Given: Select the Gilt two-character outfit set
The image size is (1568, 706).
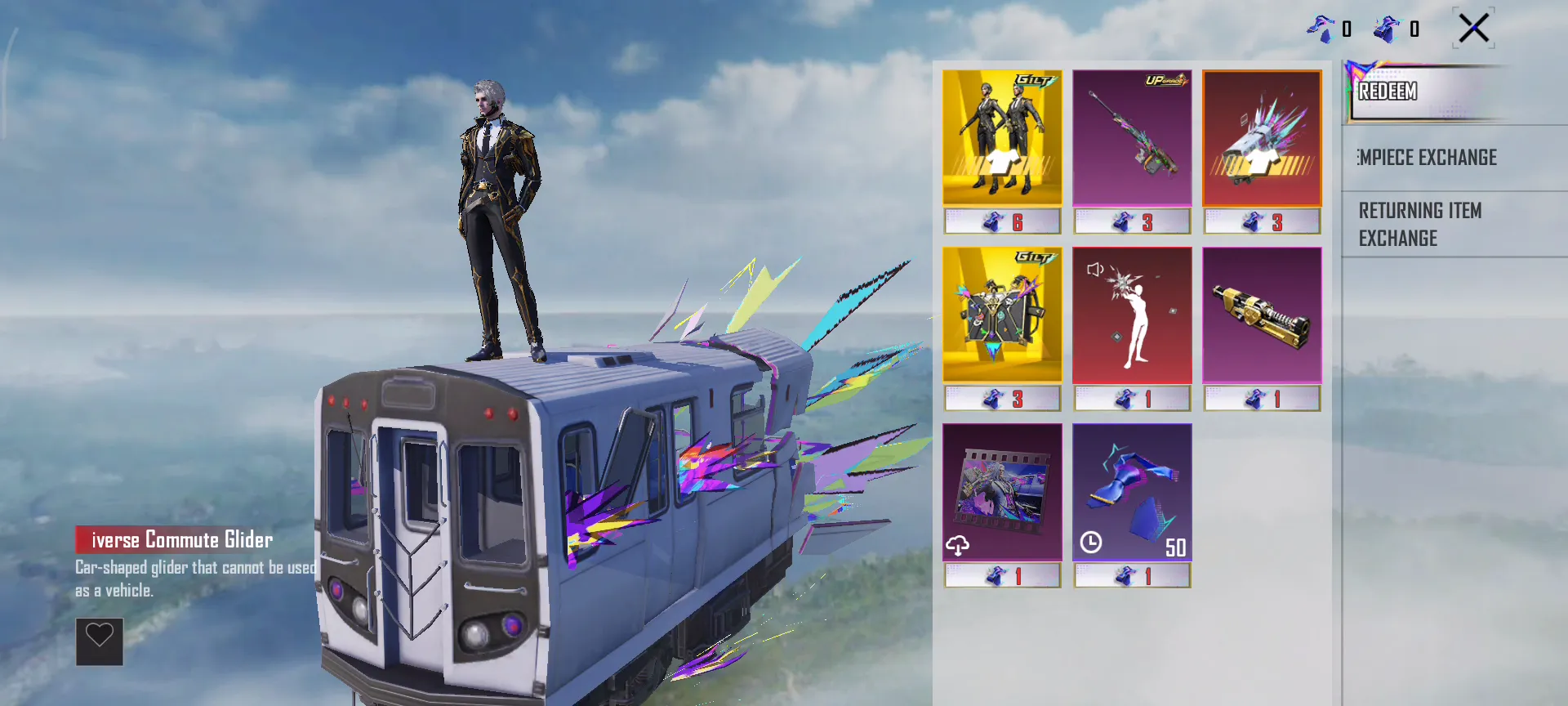Looking at the screenshot, I should tap(1002, 137).
